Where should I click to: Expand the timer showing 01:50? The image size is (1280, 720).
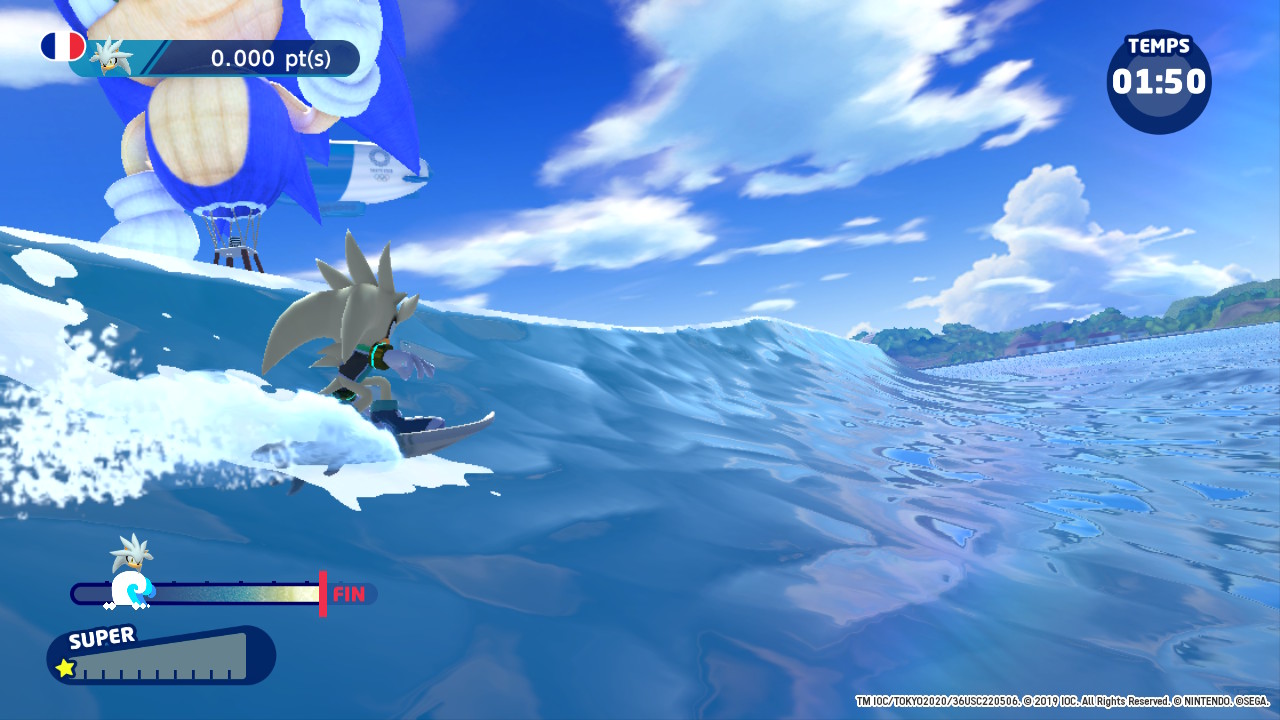1160,85
